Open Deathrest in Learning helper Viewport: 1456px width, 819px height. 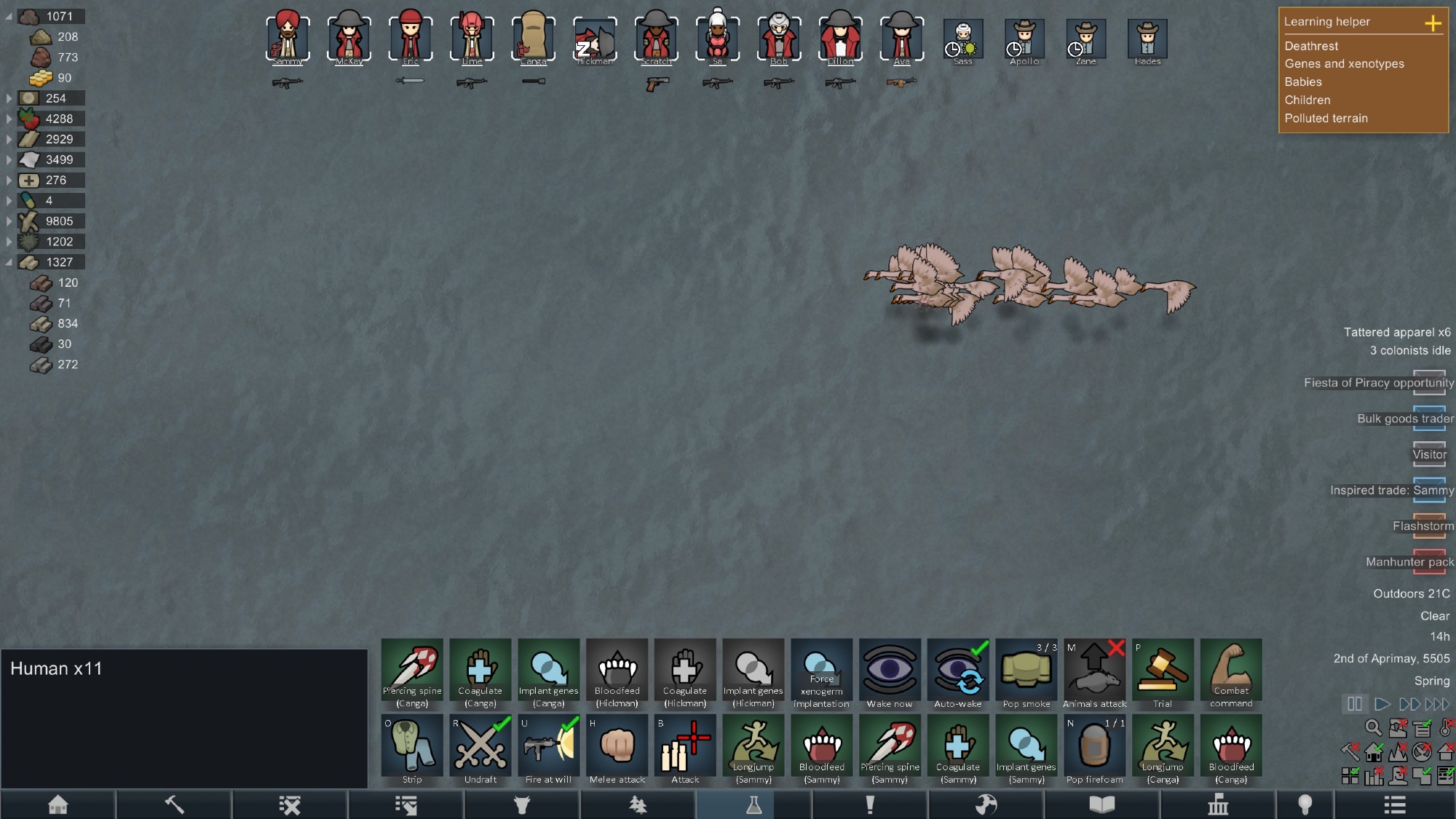pyautogui.click(x=1310, y=46)
